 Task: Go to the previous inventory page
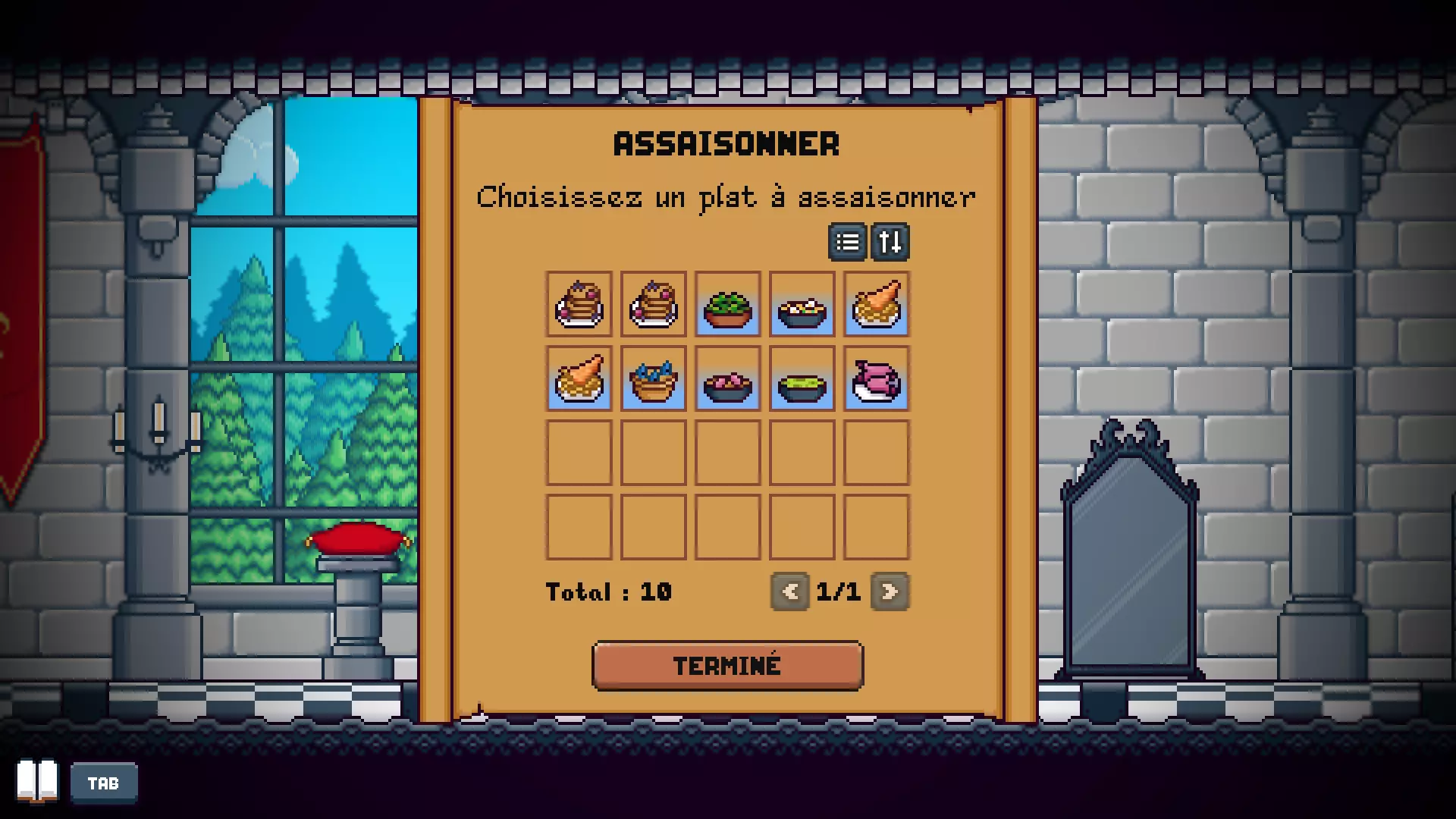click(790, 591)
